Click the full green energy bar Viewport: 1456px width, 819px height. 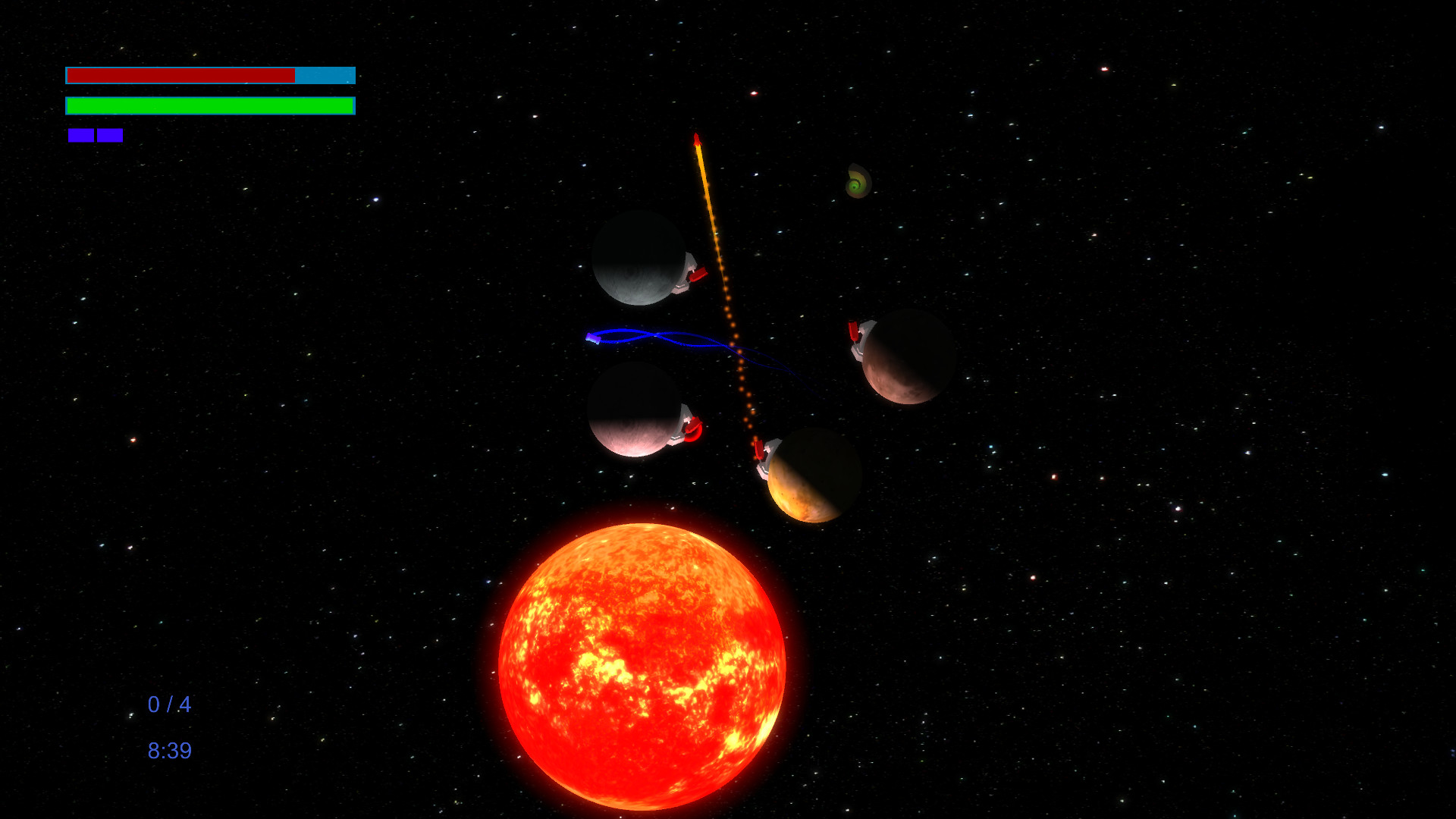210,105
